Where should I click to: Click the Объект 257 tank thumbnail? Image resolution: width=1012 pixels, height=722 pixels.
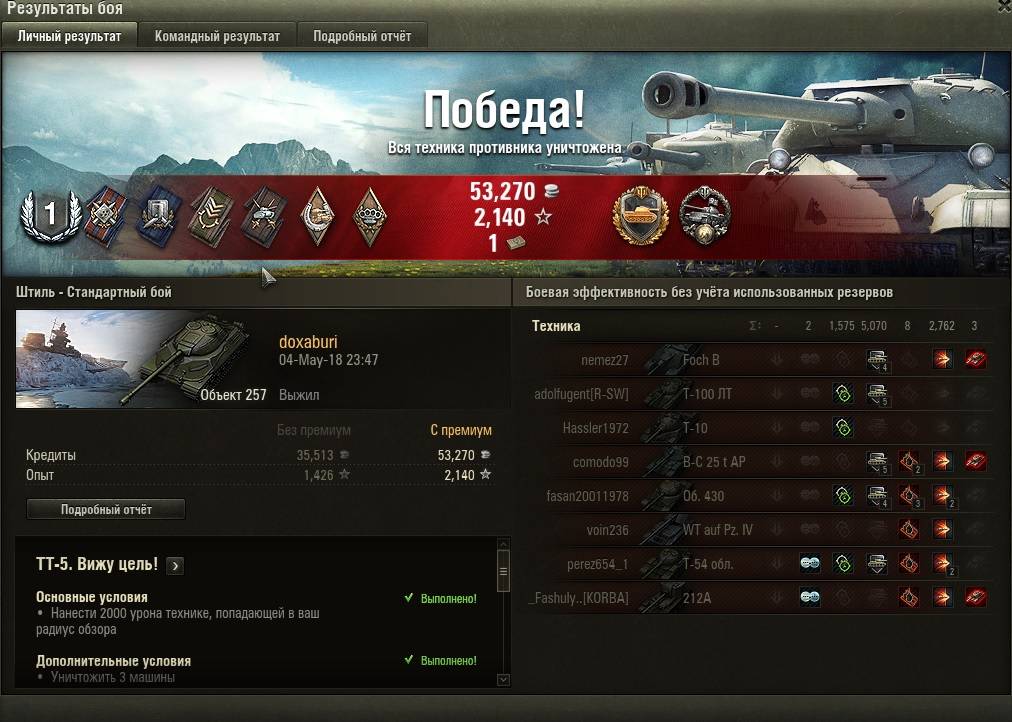[142, 358]
